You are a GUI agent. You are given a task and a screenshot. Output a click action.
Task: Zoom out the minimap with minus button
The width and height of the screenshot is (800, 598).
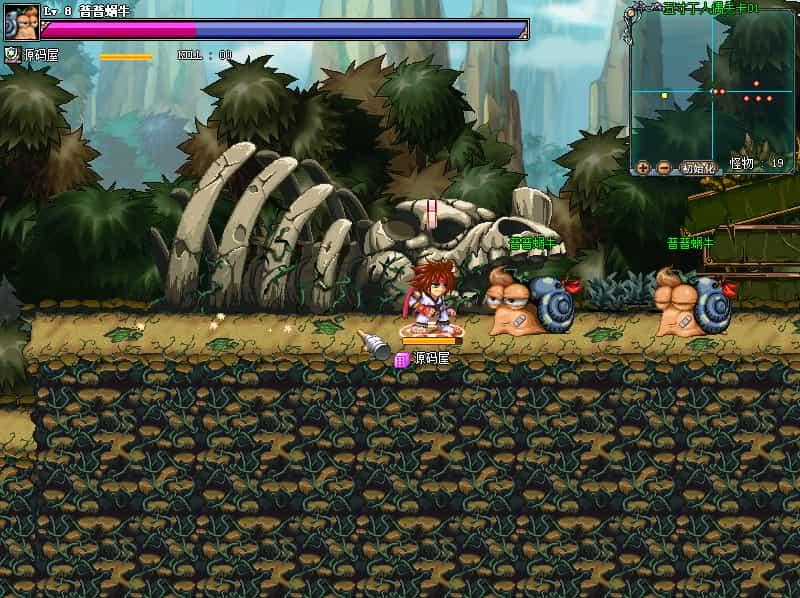pos(663,167)
